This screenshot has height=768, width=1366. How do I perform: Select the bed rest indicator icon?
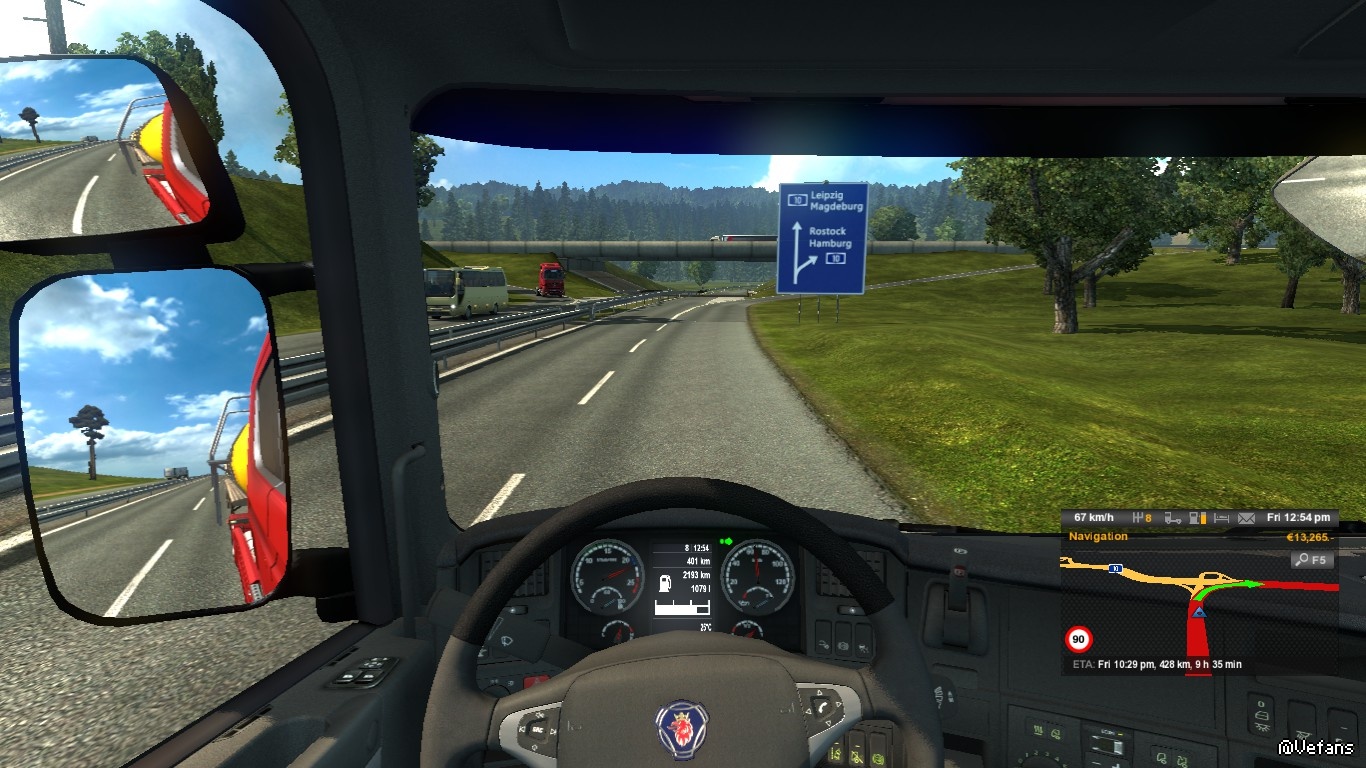tap(1221, 518)
